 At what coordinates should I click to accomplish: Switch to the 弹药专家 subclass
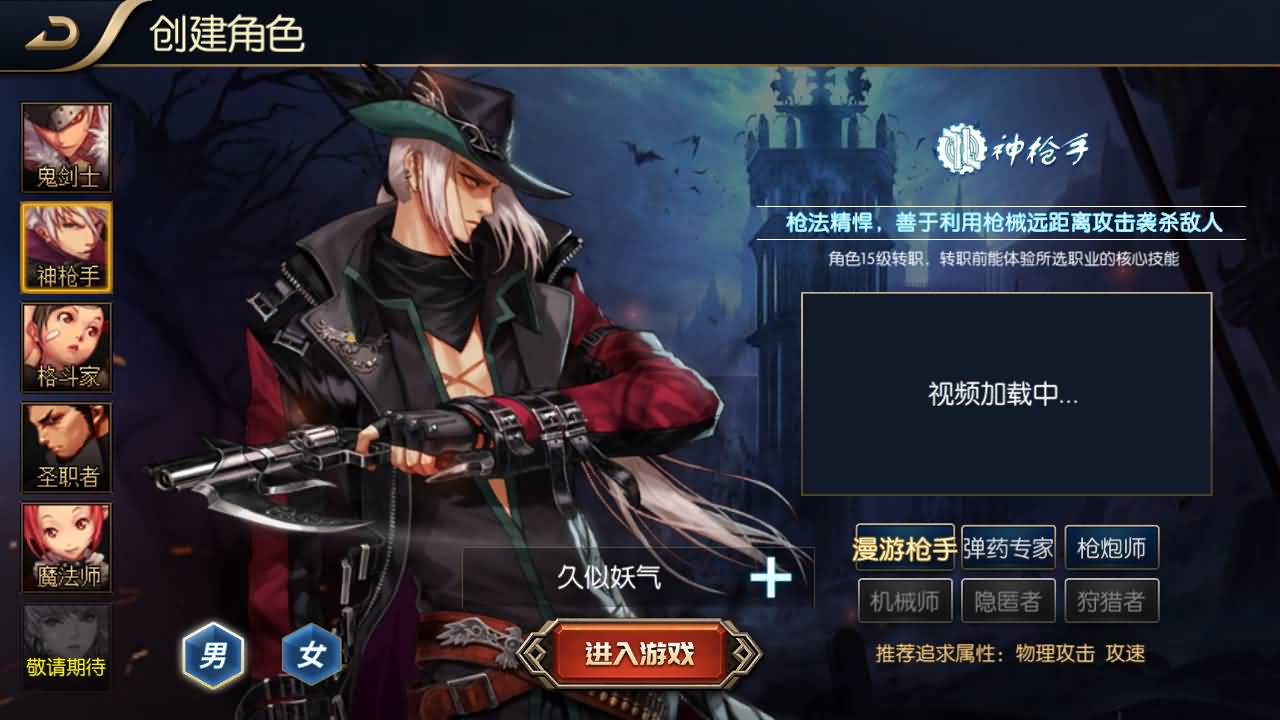[x=1008, y=547]
